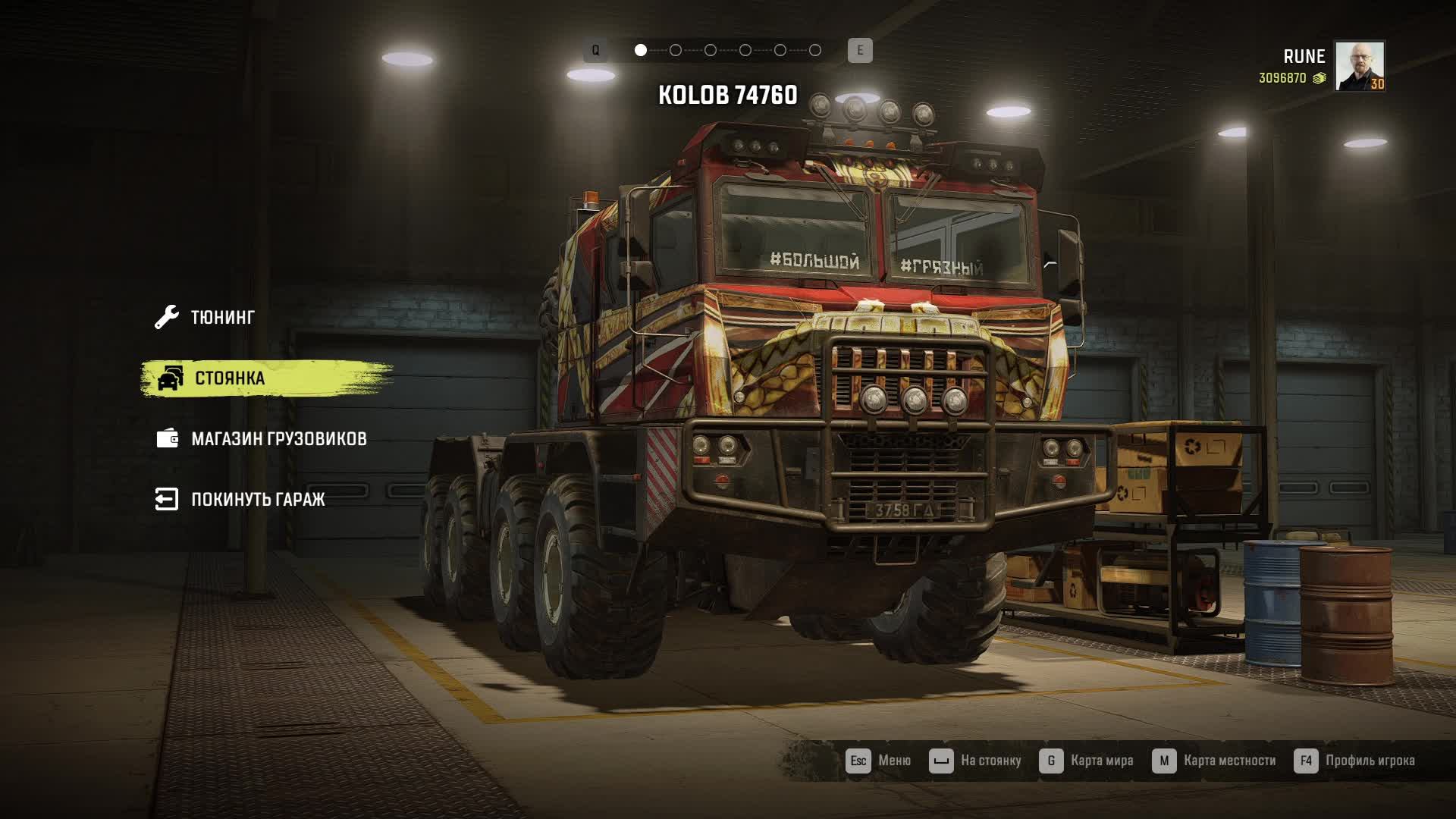
Task: Click На стоянку in bottom bar
Action: click(x=976, y=761)
